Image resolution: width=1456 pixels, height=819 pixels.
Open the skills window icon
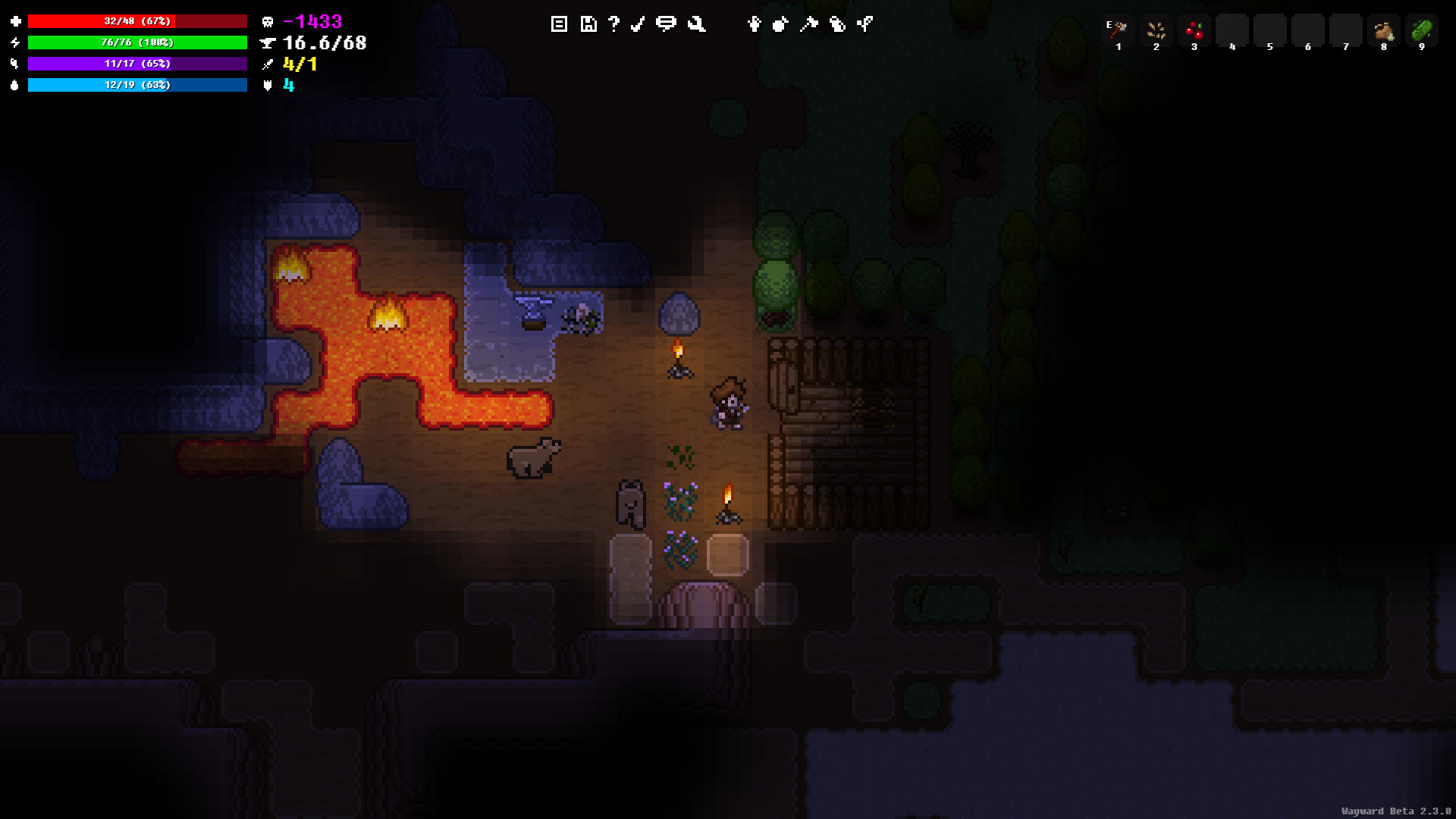tap(864, 24)
